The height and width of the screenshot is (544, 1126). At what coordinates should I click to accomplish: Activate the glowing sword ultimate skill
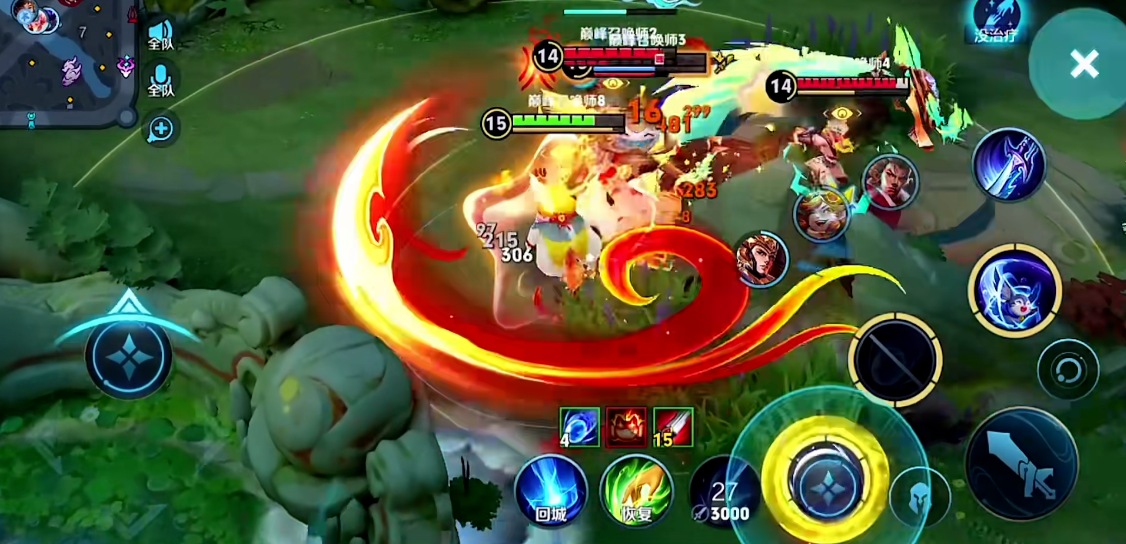1009,165
